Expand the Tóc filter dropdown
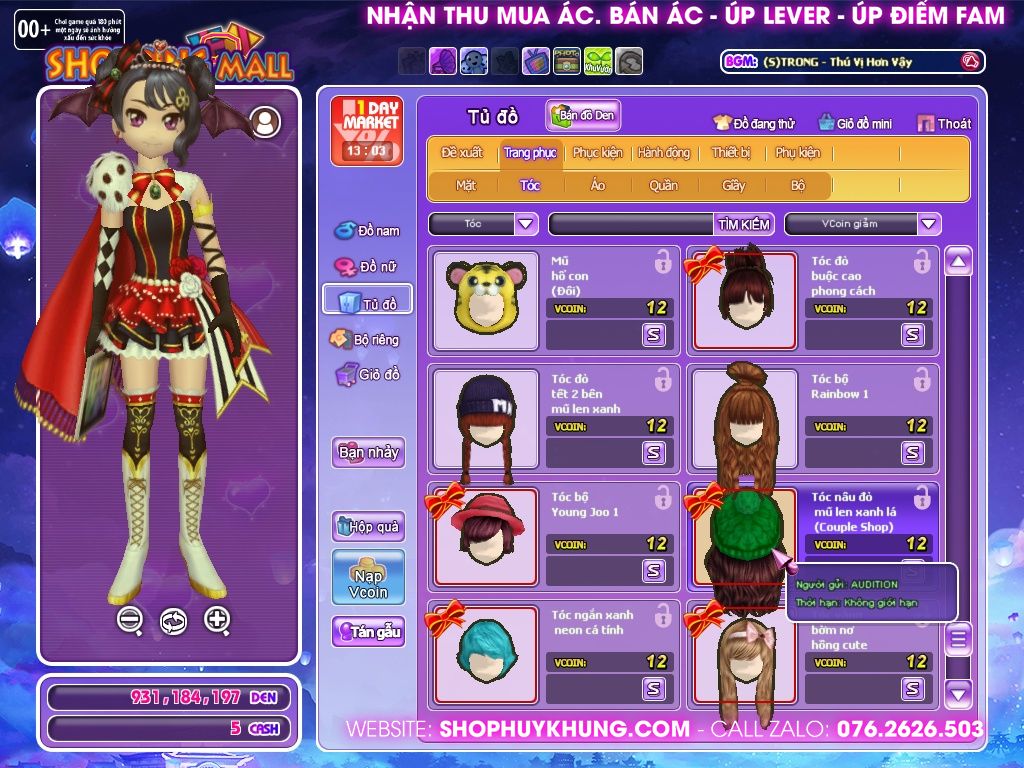Screen dimensions: 1024x768 pyautogui.click(x=526, y=224)
